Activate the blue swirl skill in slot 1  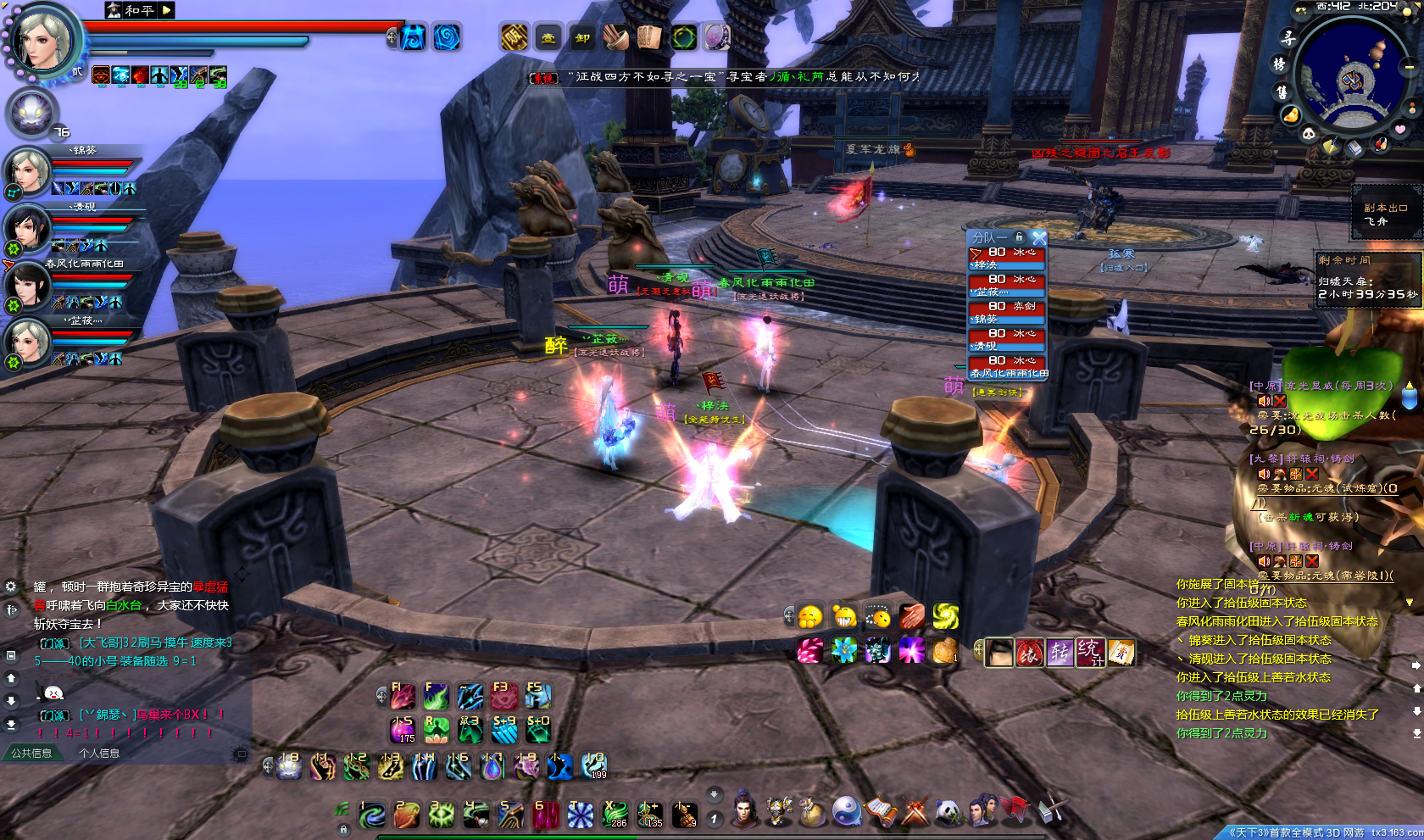click(372, 815)
